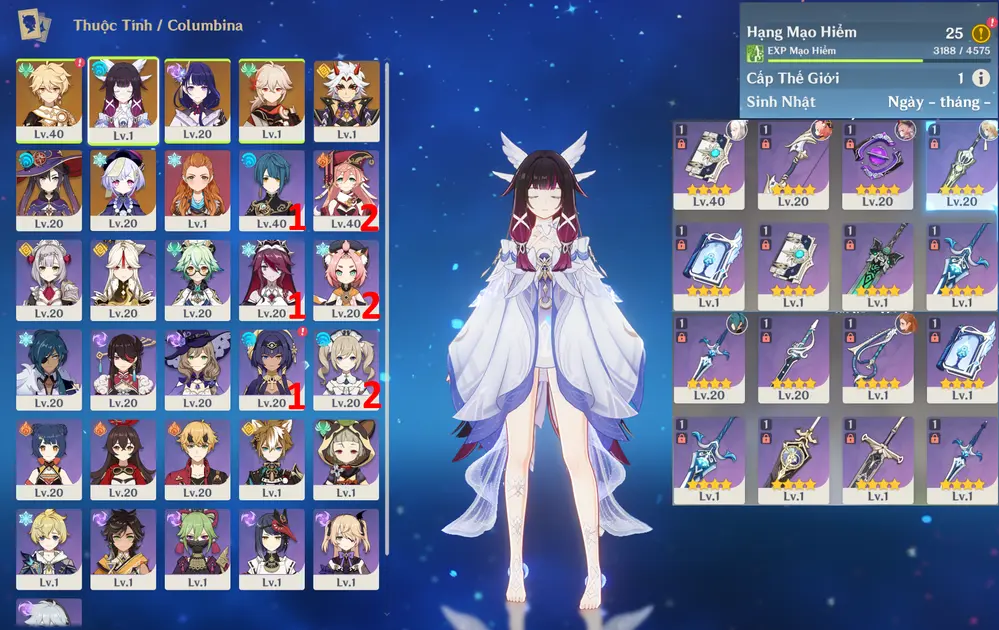Pick Kaedehara Kazuha's character portrait
This screenshot has width=999, height=630.
(x=272, y=93)
